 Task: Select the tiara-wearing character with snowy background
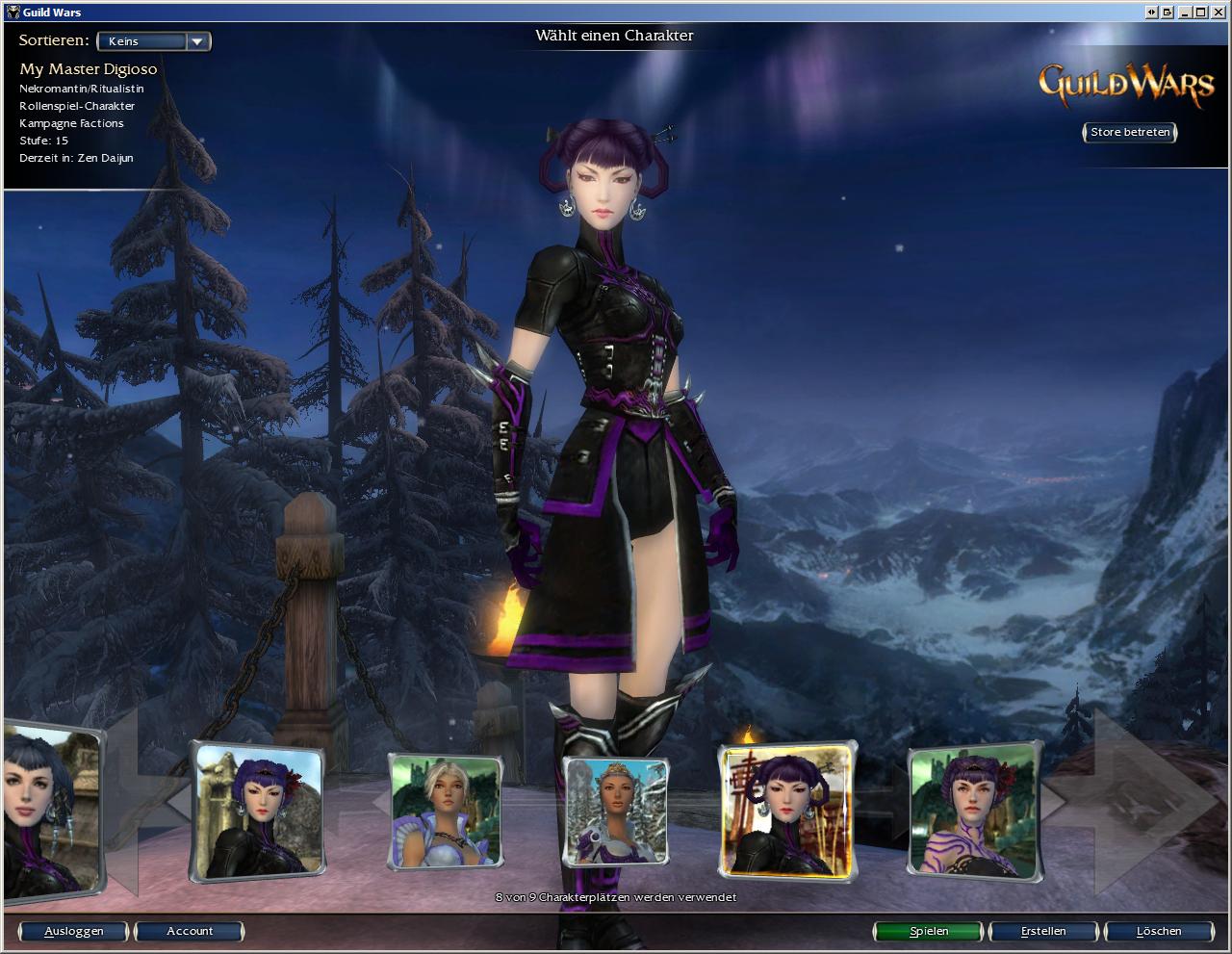coord(615,811)
